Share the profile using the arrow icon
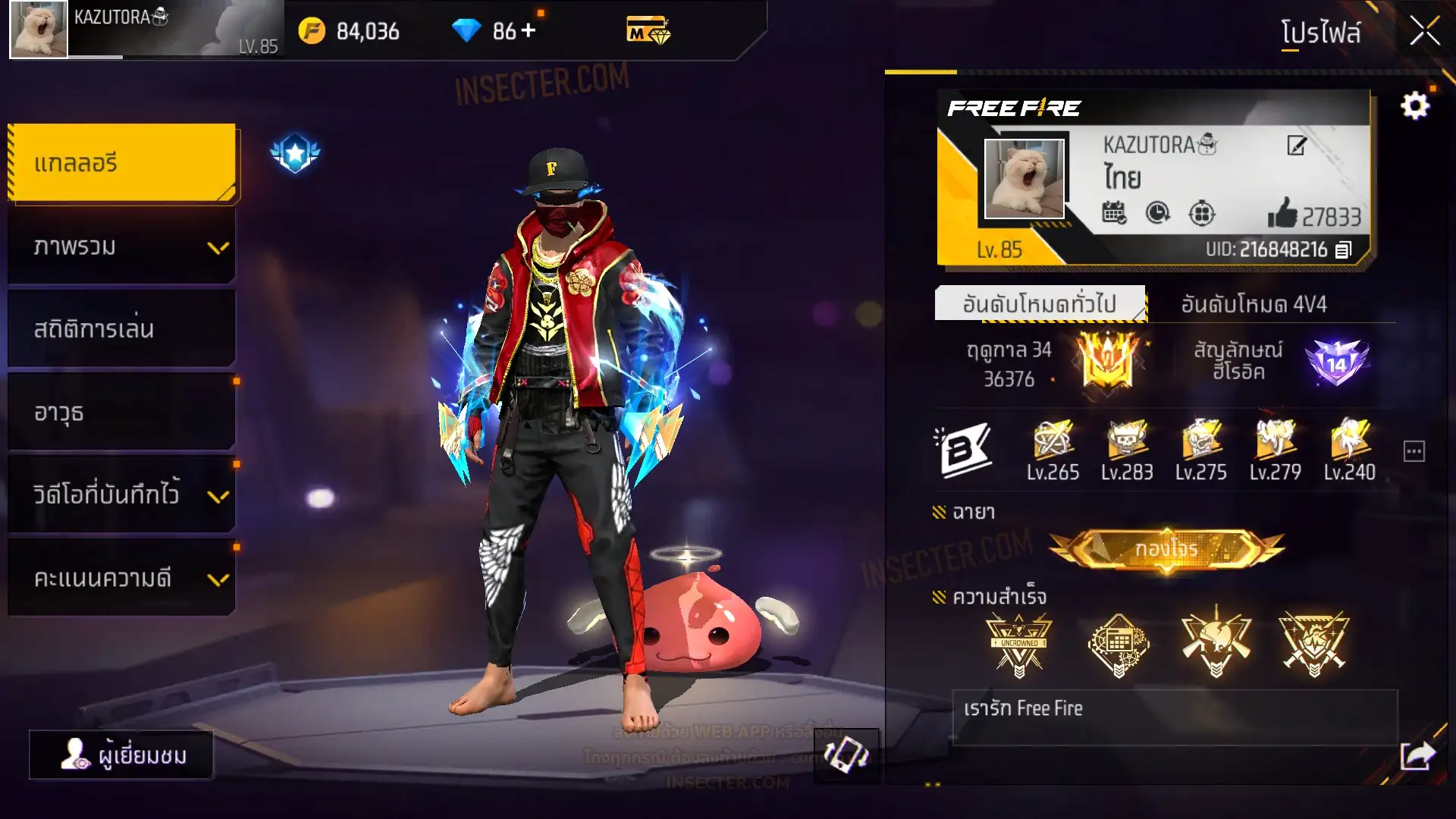Viewport: 1456px width, 819px height. [1417, 755]
